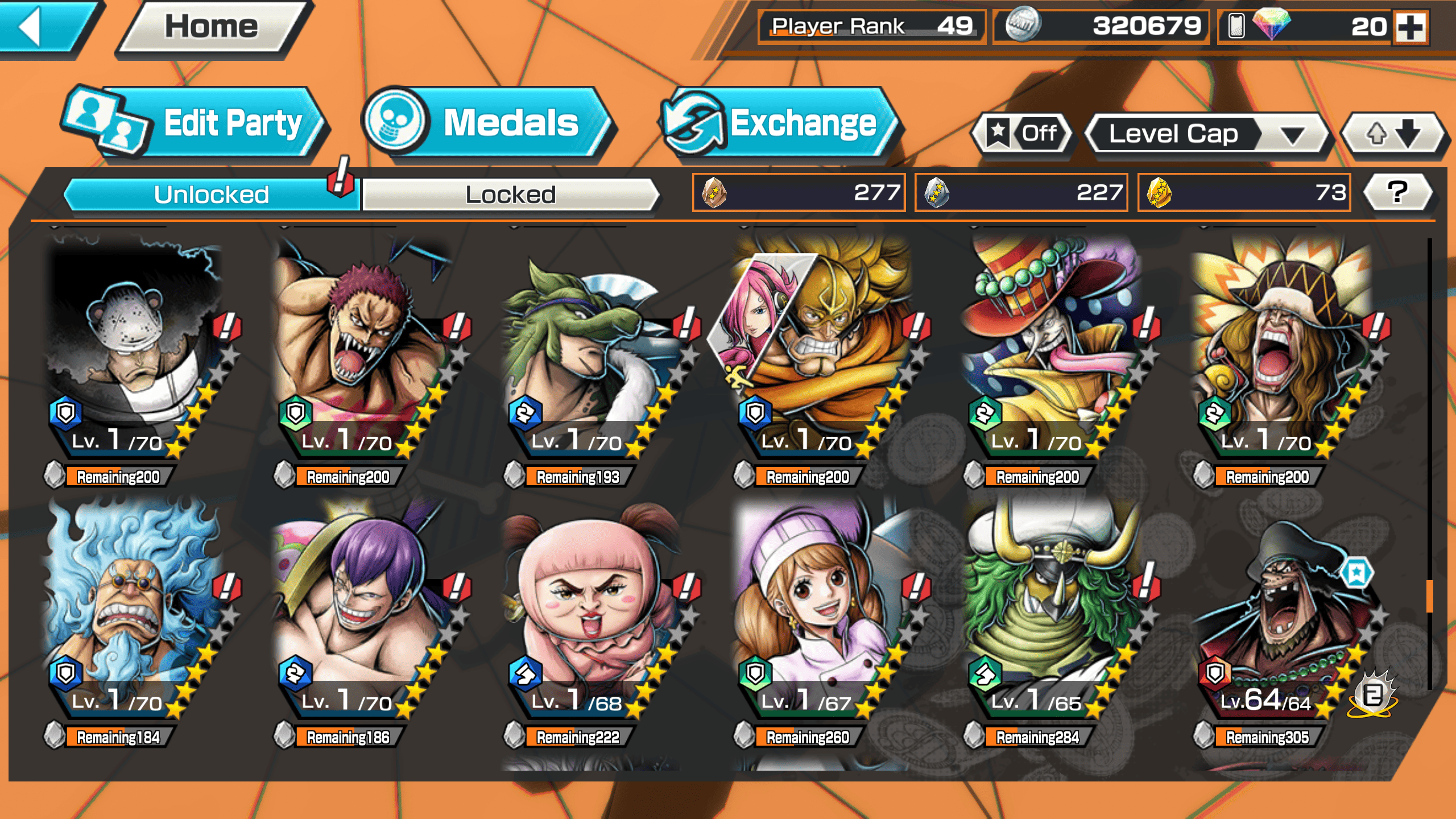Add rainbow diamonds with the plus button
This screenshot has width=1456, height=819.
pyautogui.click(x=1411, y=27)
